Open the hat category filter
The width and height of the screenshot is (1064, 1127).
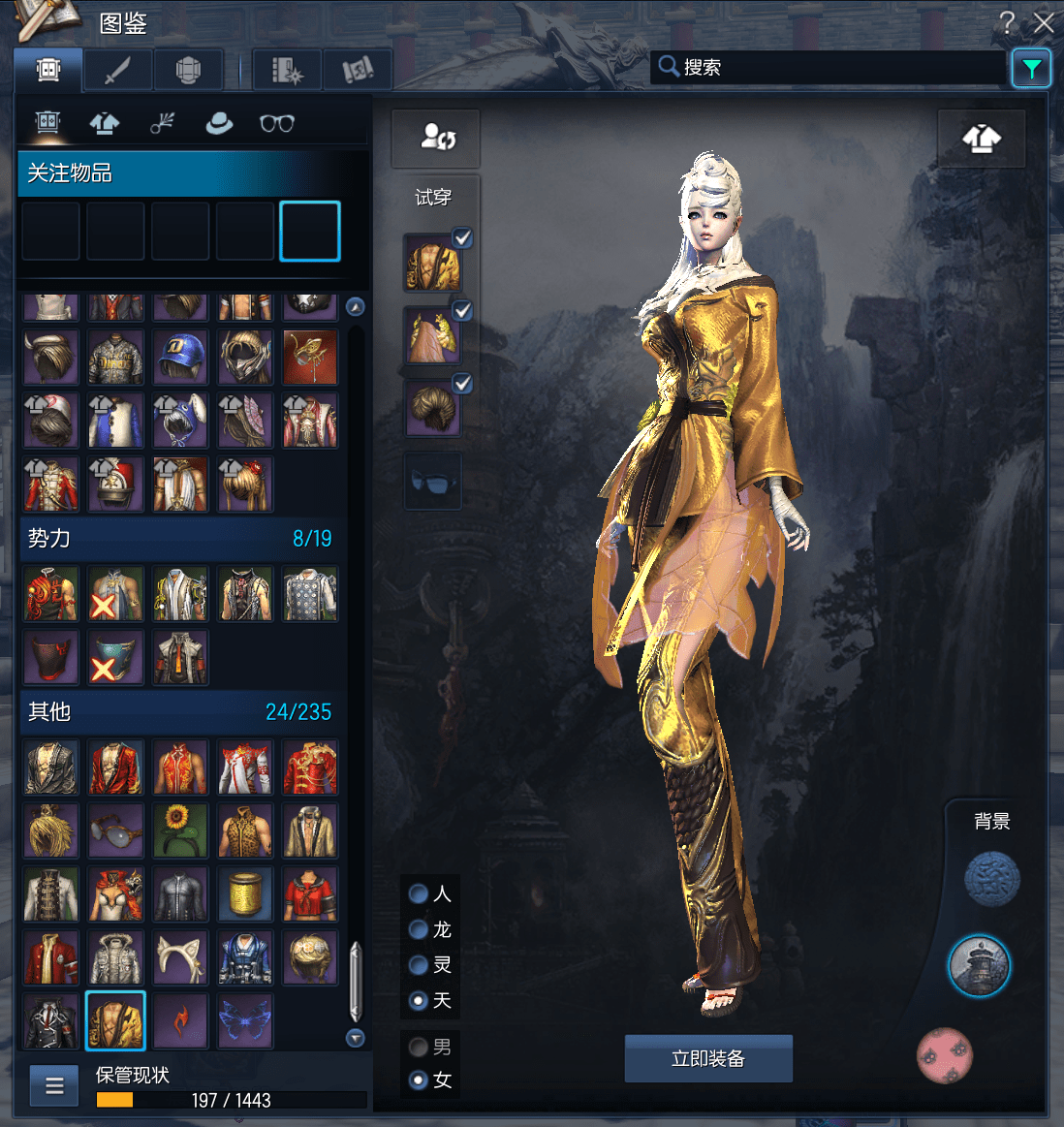click(219, 123)
